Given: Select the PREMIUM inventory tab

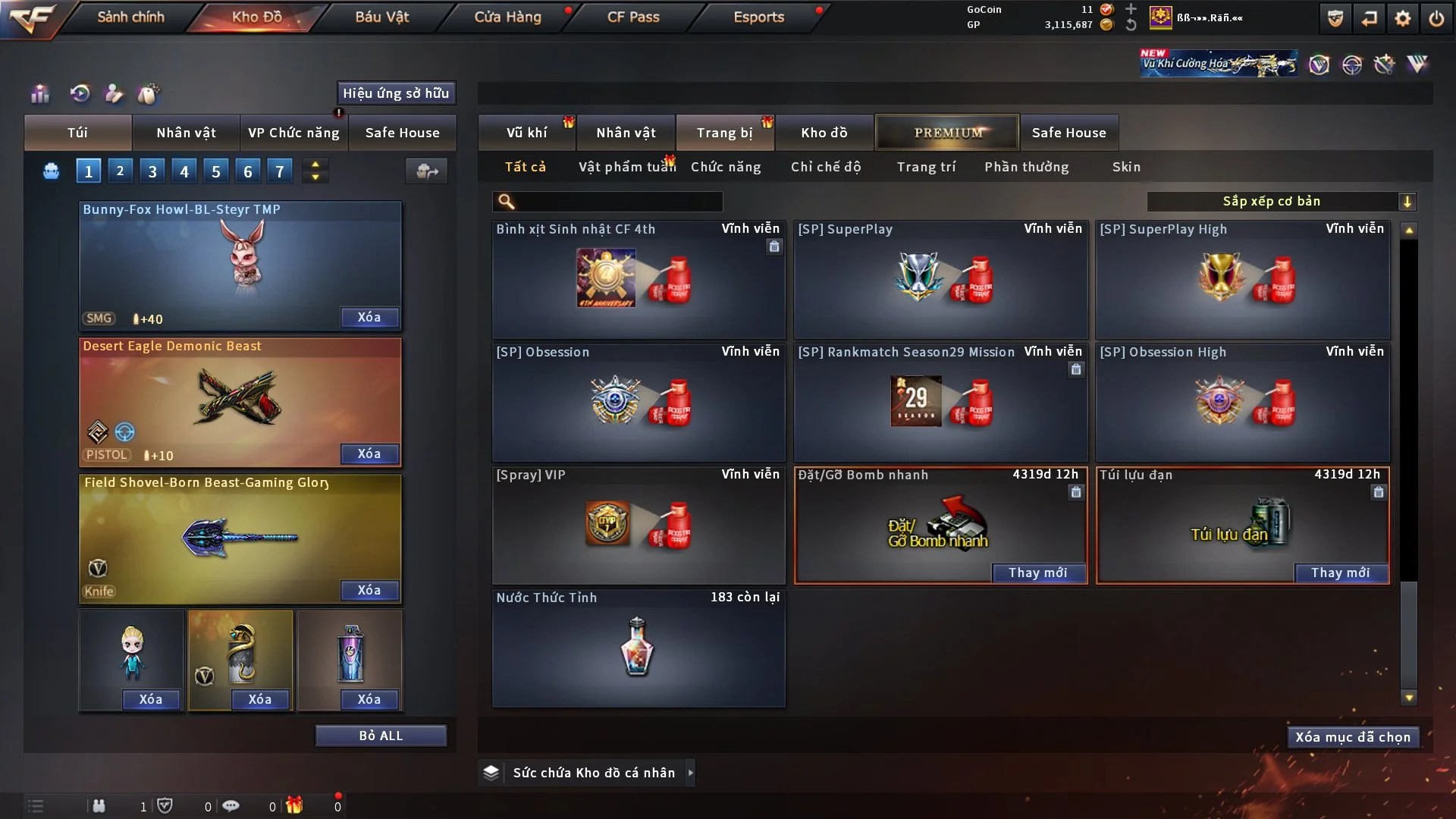Looking at the screenshot, I should (948, 133).
